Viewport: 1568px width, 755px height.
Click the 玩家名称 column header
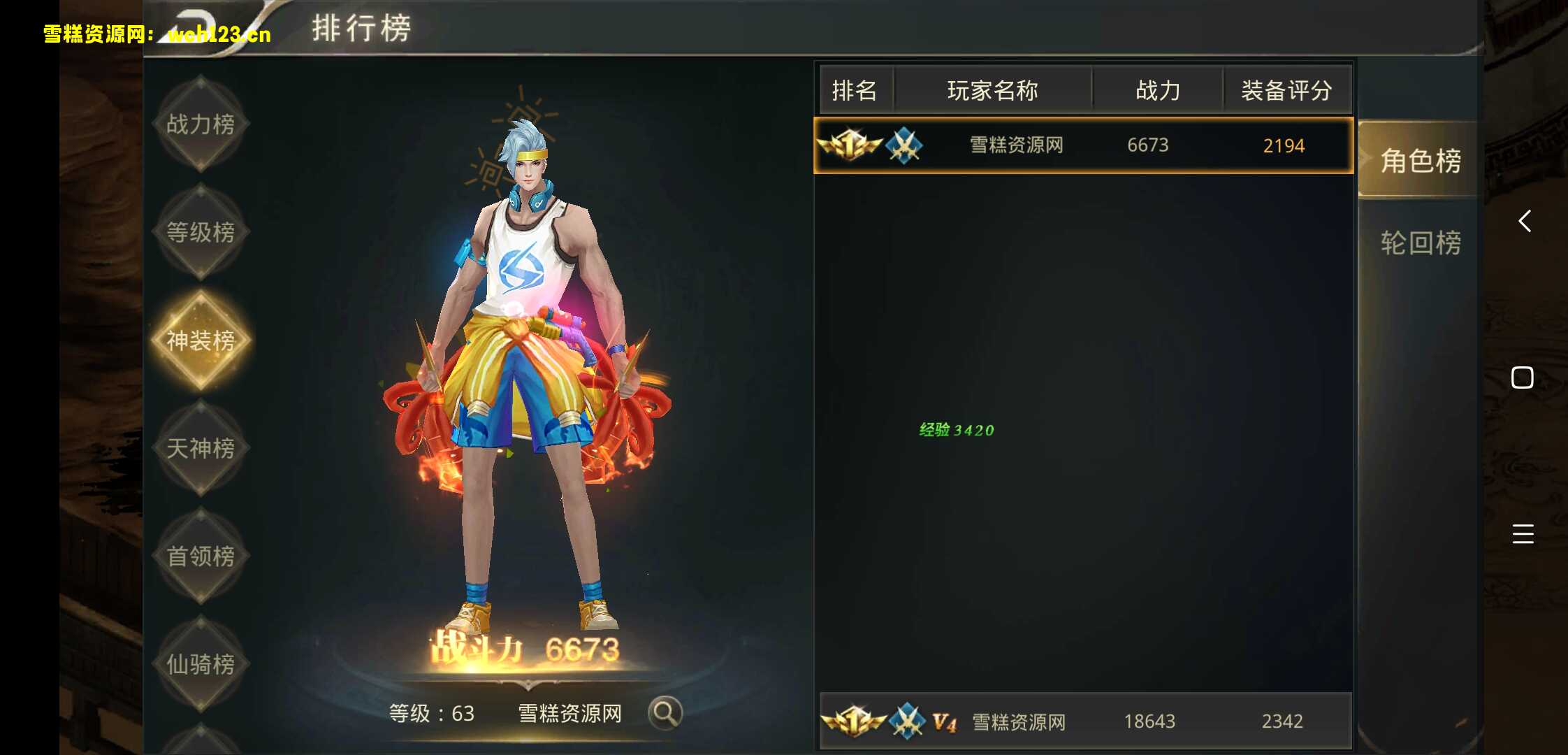pyautogui.click(x=992, y=89)
